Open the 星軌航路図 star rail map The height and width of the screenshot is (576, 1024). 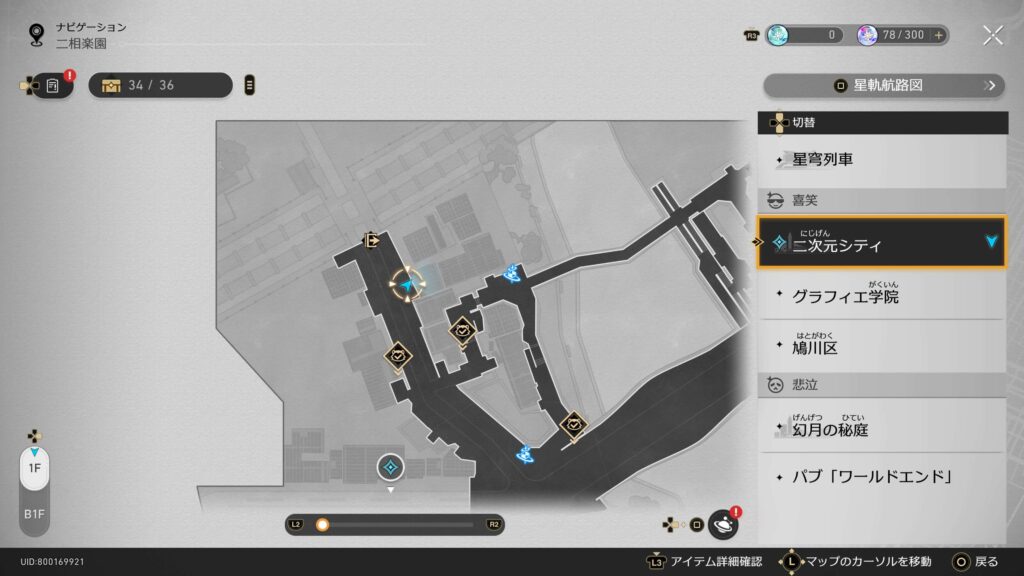point(884,85)
